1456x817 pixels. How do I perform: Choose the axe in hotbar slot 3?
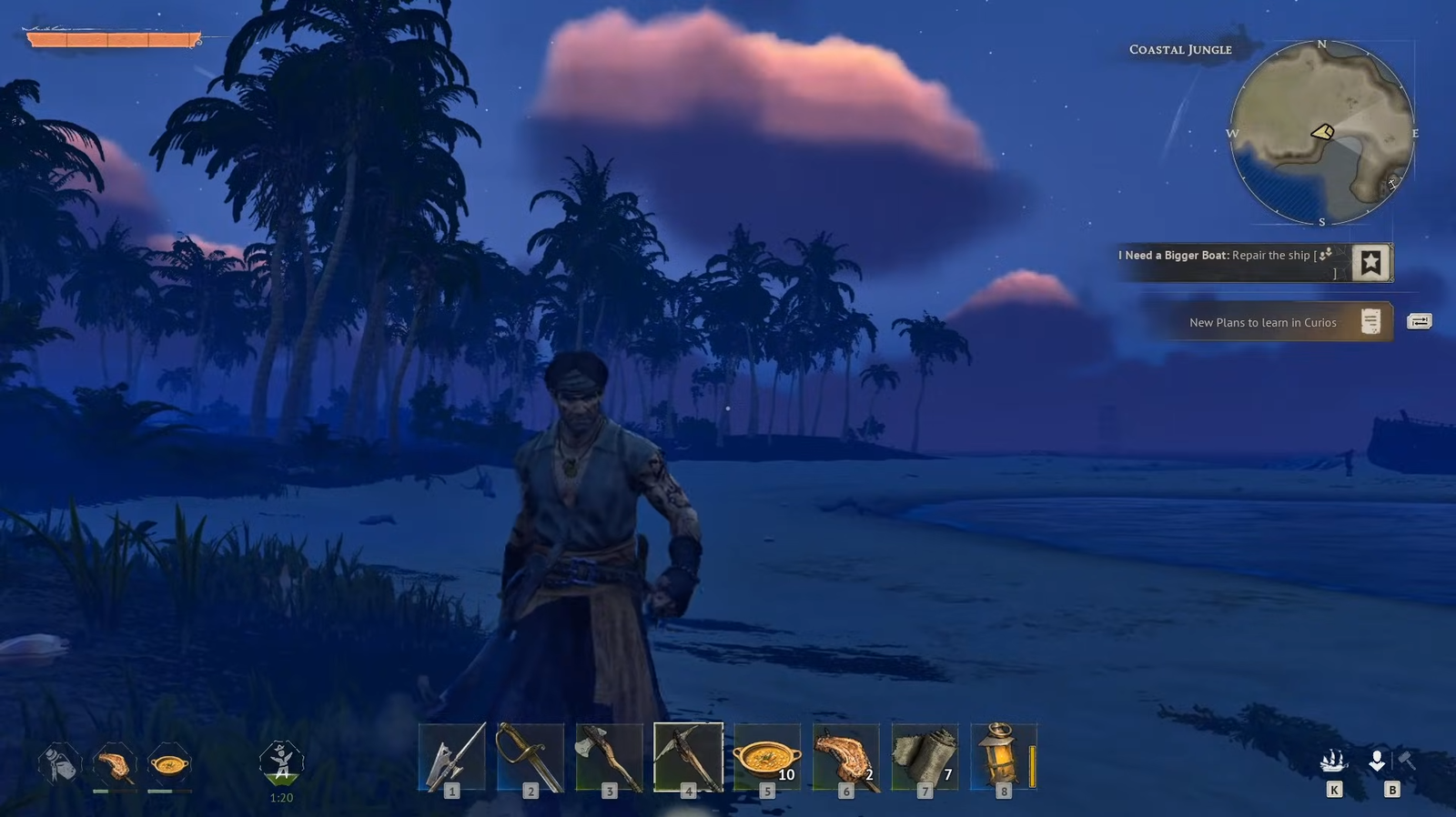point(610,757)
